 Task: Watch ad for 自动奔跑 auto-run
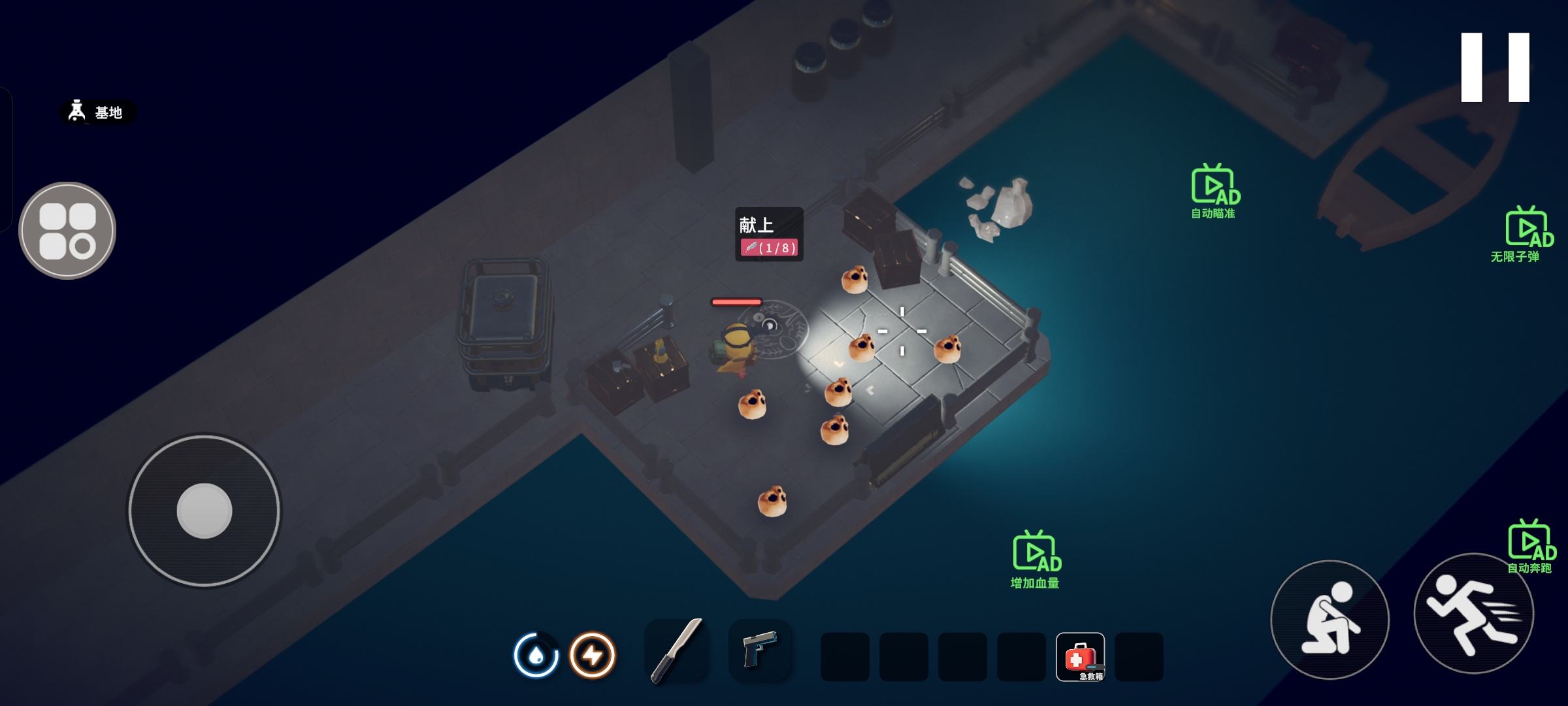tap(1529, 546)
